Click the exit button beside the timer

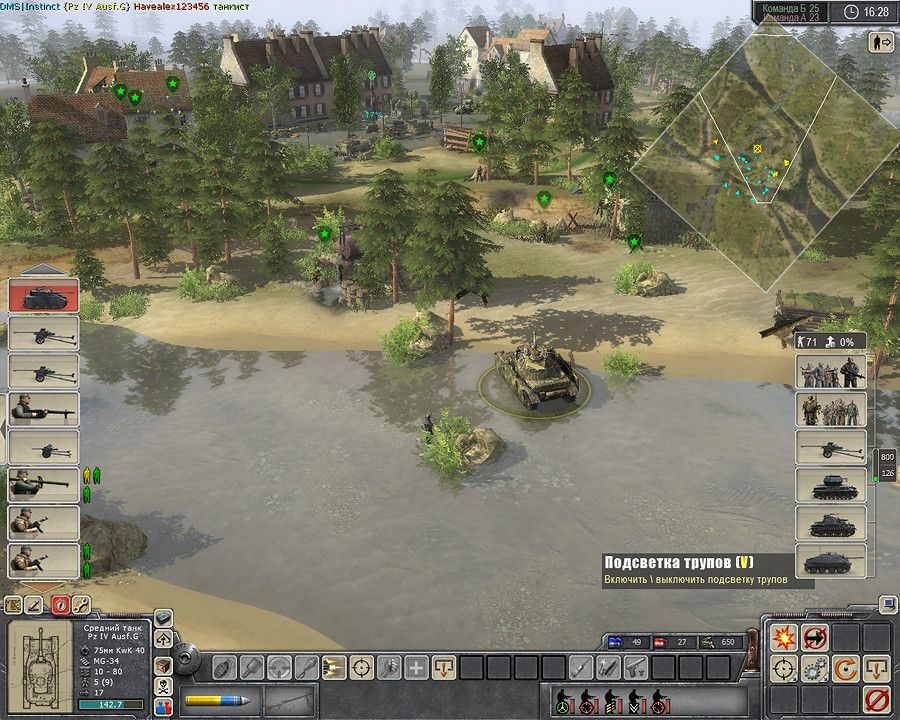883,42
